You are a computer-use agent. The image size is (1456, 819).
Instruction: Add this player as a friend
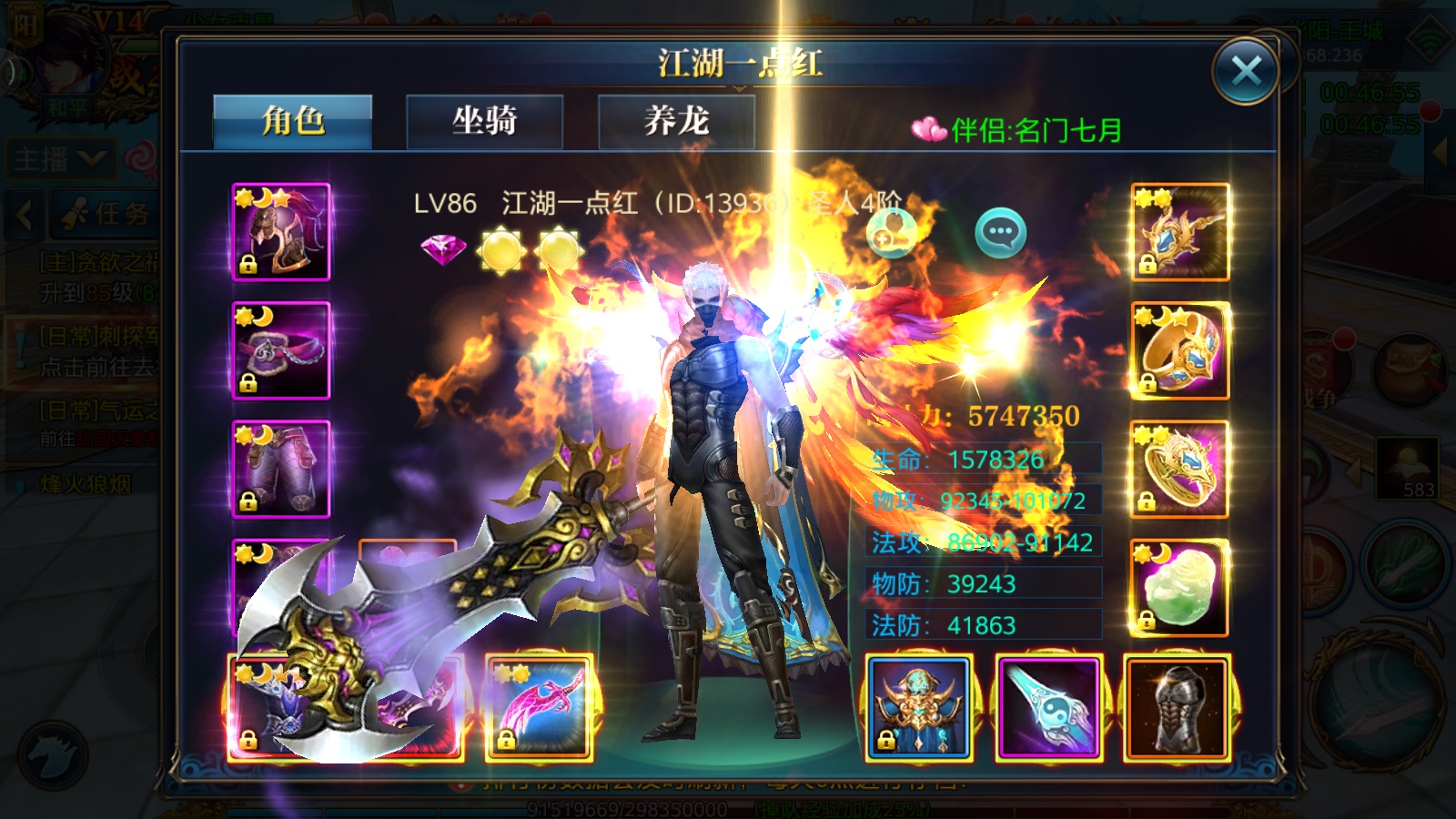point(890,233)
